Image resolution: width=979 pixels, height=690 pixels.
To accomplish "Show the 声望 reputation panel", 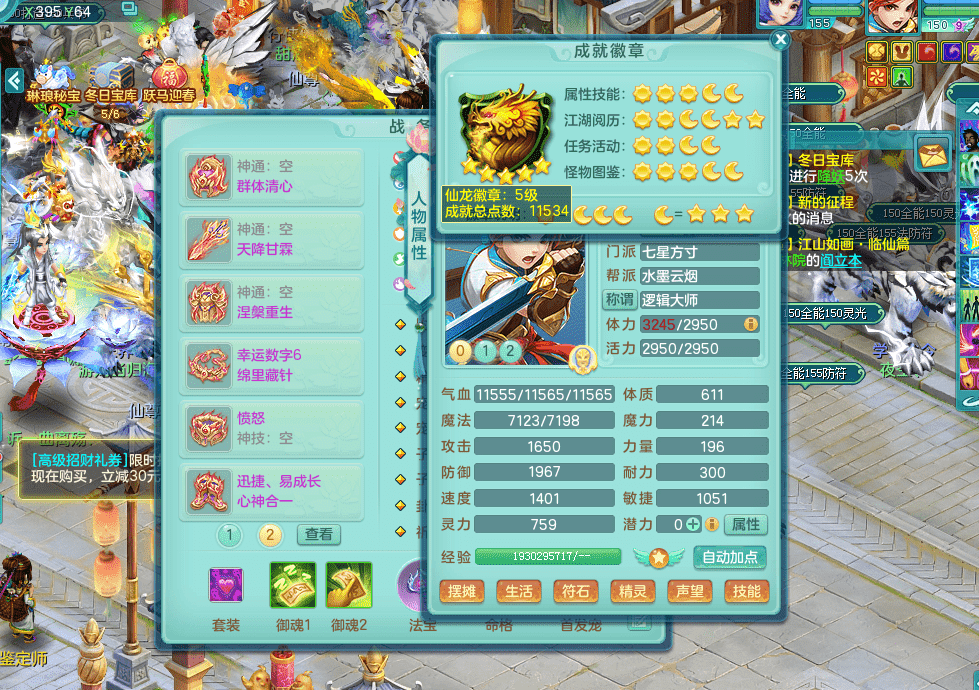I will coord(690,591).
